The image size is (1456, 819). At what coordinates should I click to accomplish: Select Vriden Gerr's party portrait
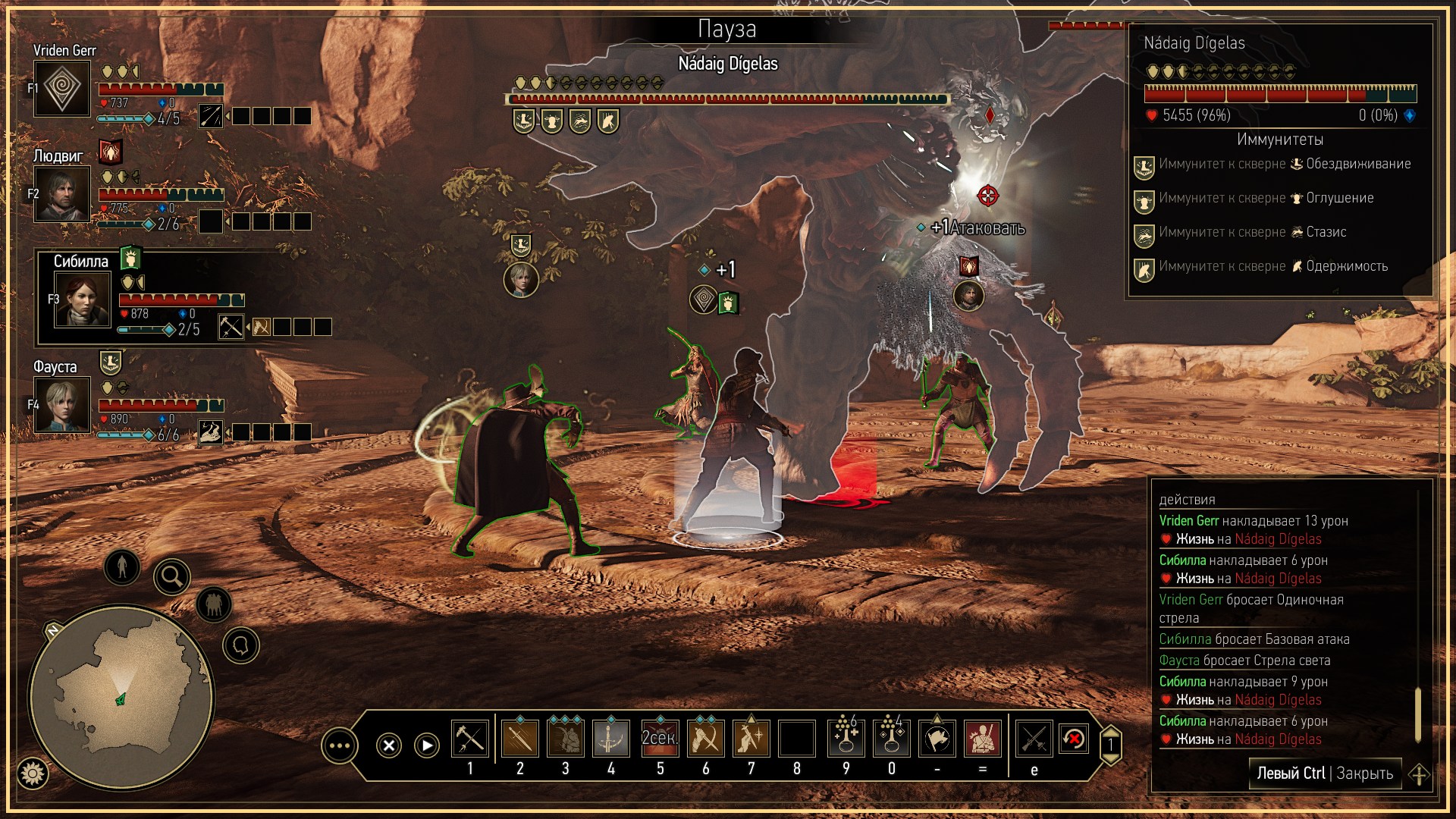[62, 89]
